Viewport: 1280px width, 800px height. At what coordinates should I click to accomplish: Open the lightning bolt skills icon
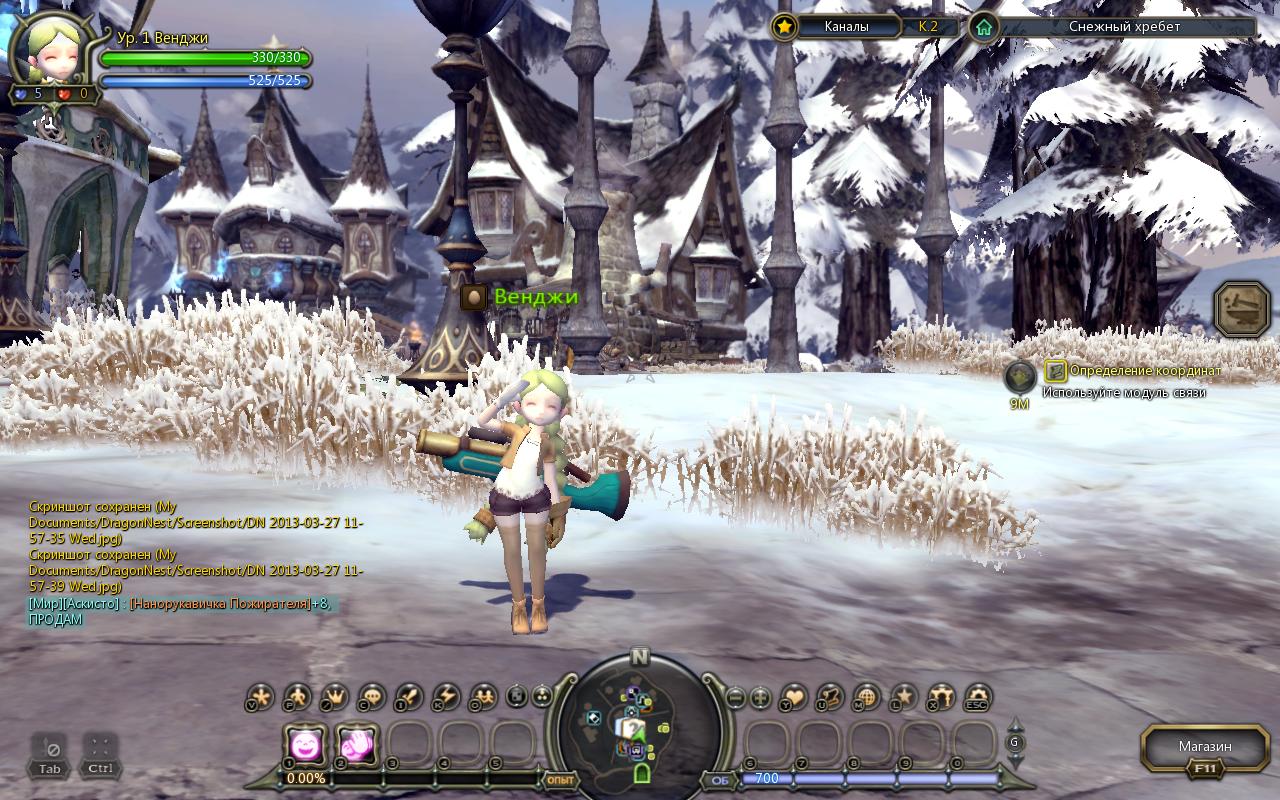point(446,697)
